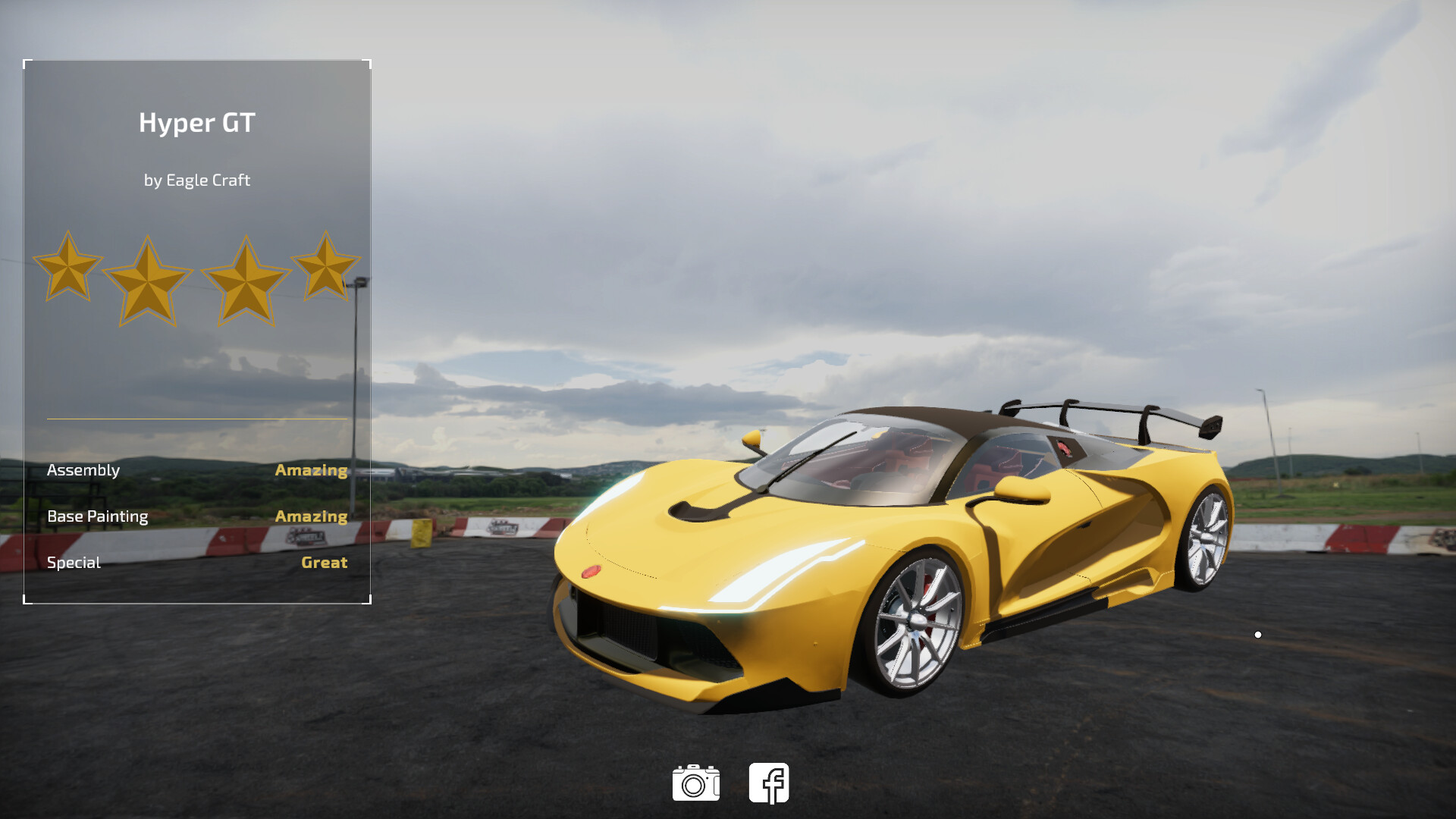Open Facebook sharing icon
The image size is (1456, 819).
point(770,783)
